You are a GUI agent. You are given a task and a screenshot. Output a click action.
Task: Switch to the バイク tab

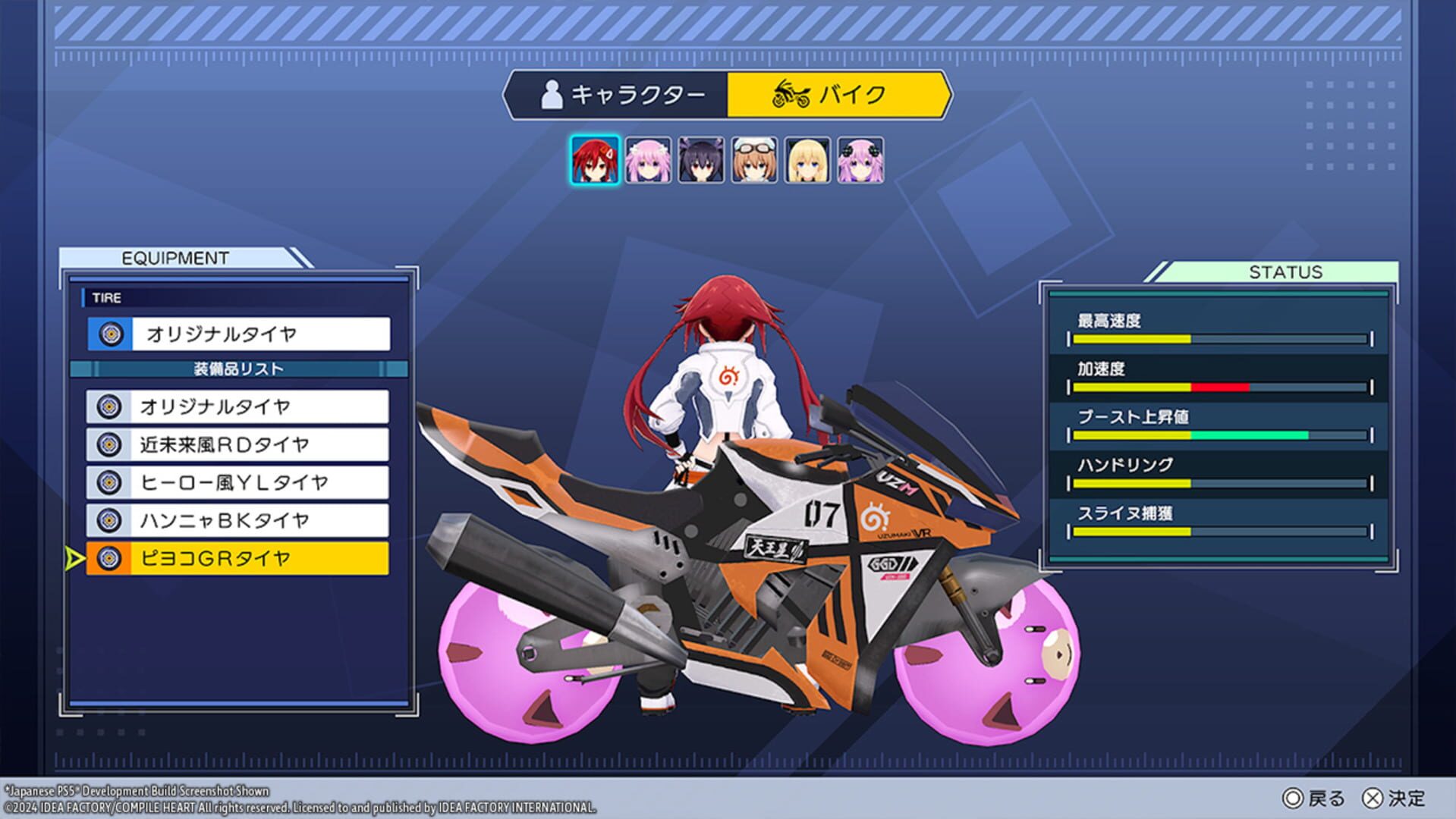(x=838, y=96)
